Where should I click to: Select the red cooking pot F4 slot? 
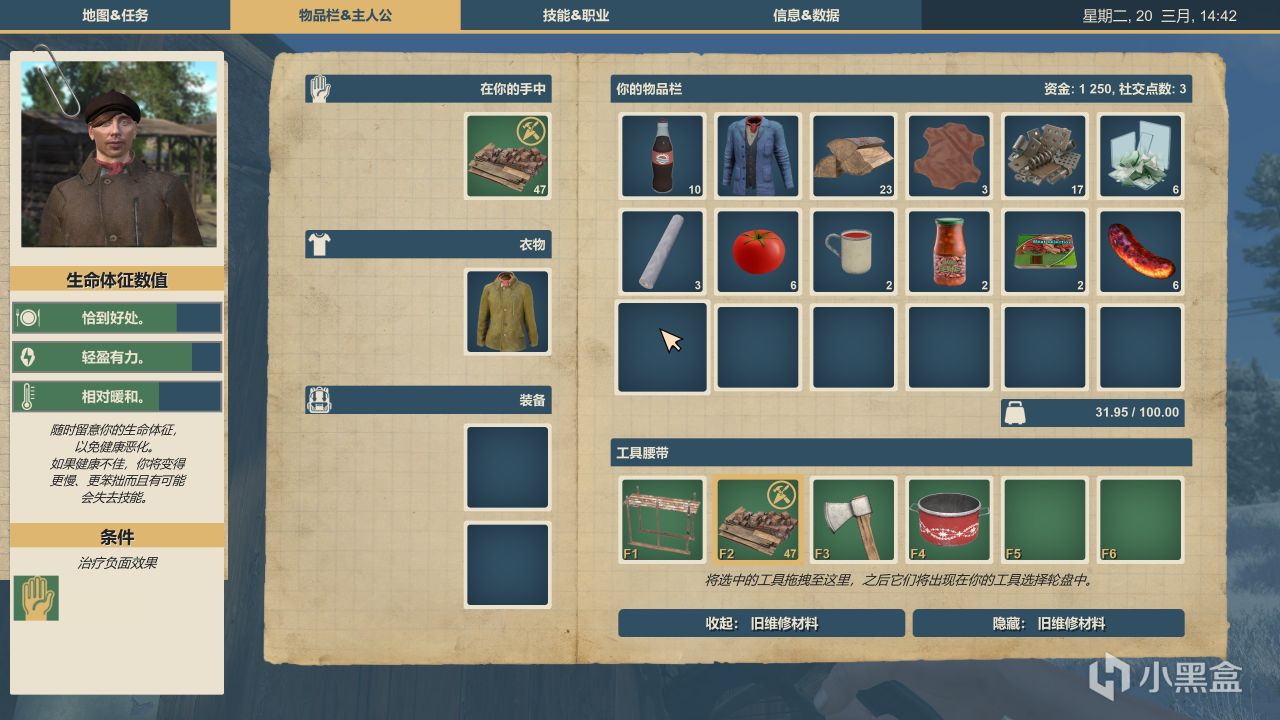point(949,520)
